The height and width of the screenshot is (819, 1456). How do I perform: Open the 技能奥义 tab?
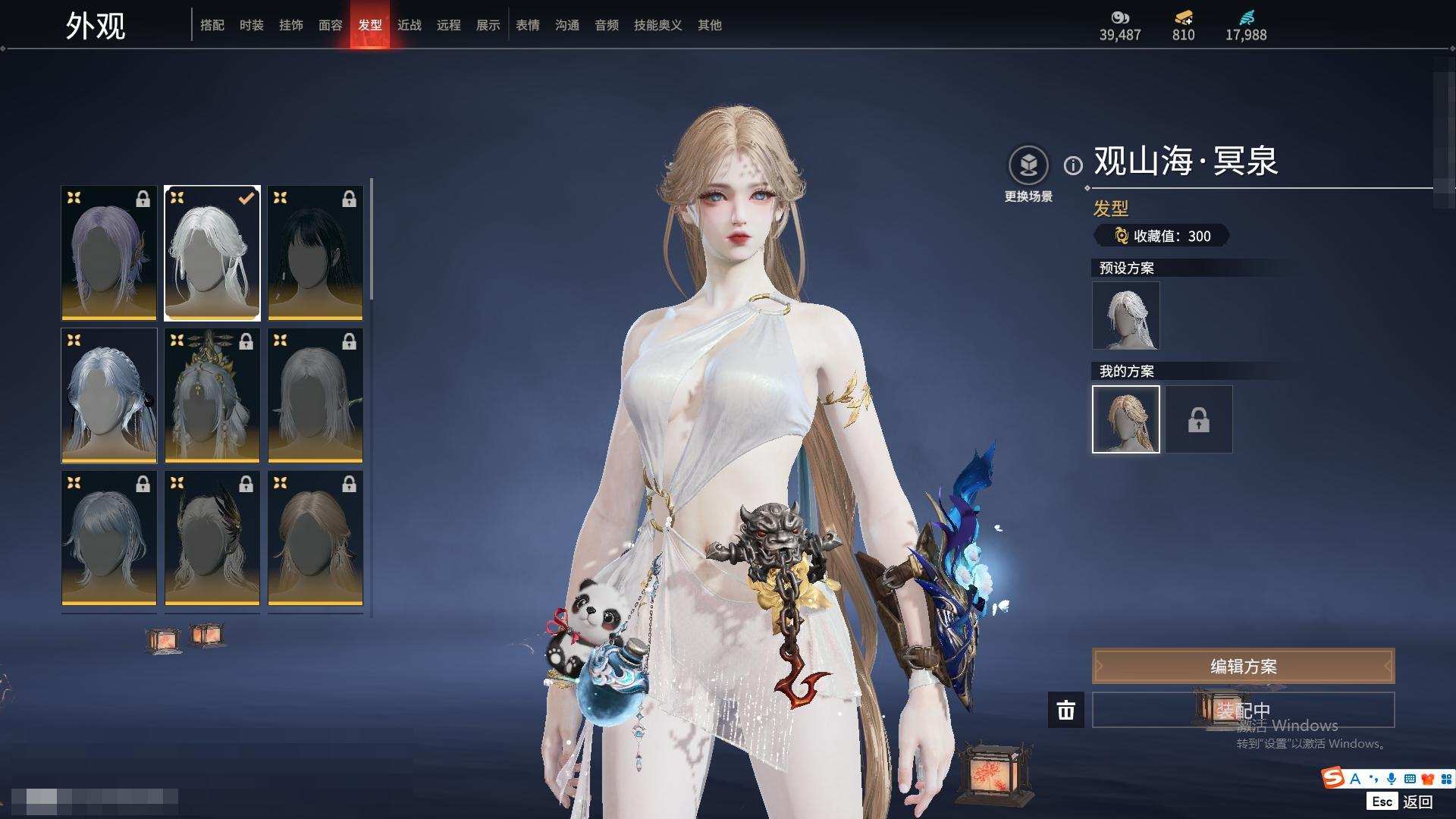[657, 25]
